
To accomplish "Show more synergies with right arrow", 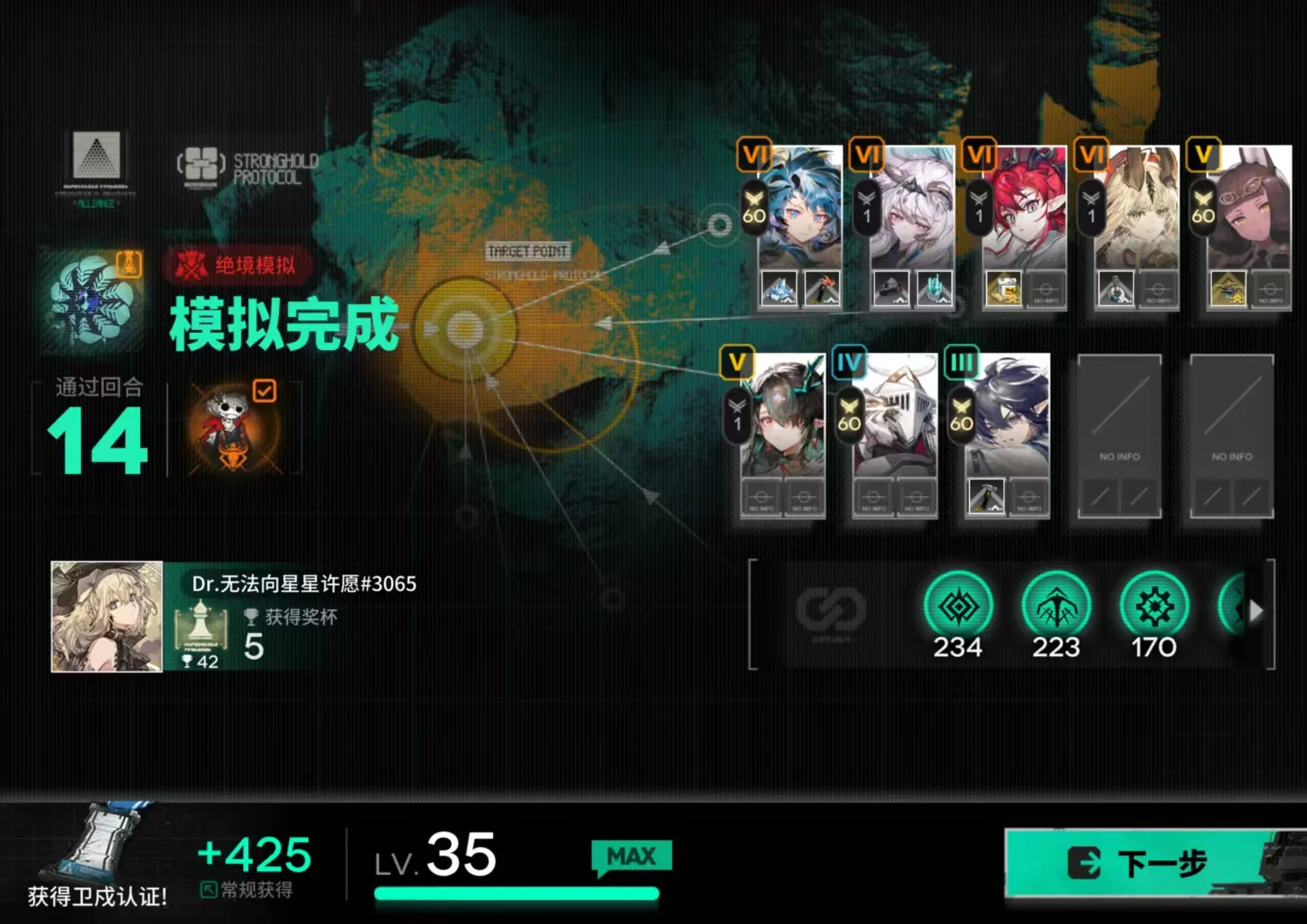I will (1256, 611).
